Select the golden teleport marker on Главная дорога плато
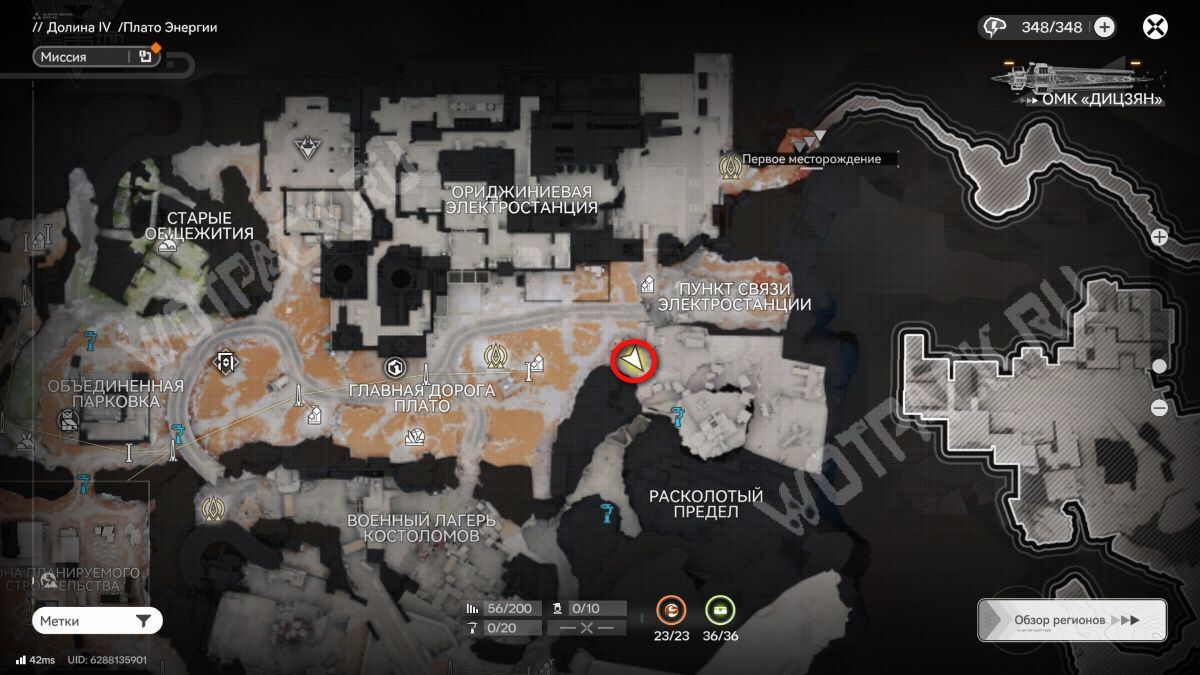This screenshot has height=675, width=1200. (493, 355)
